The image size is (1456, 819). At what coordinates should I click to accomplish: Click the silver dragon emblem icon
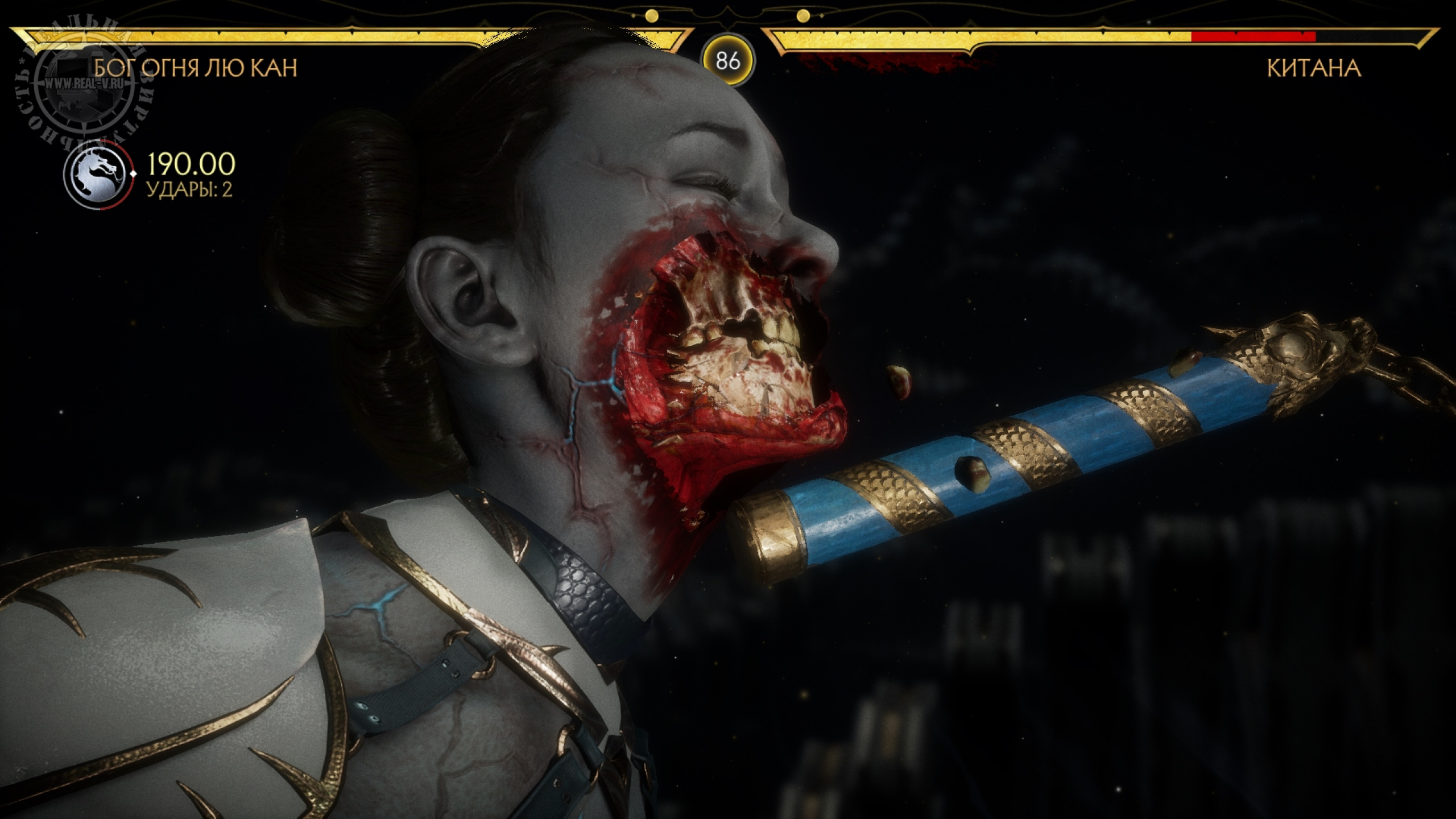pos(99,172)
